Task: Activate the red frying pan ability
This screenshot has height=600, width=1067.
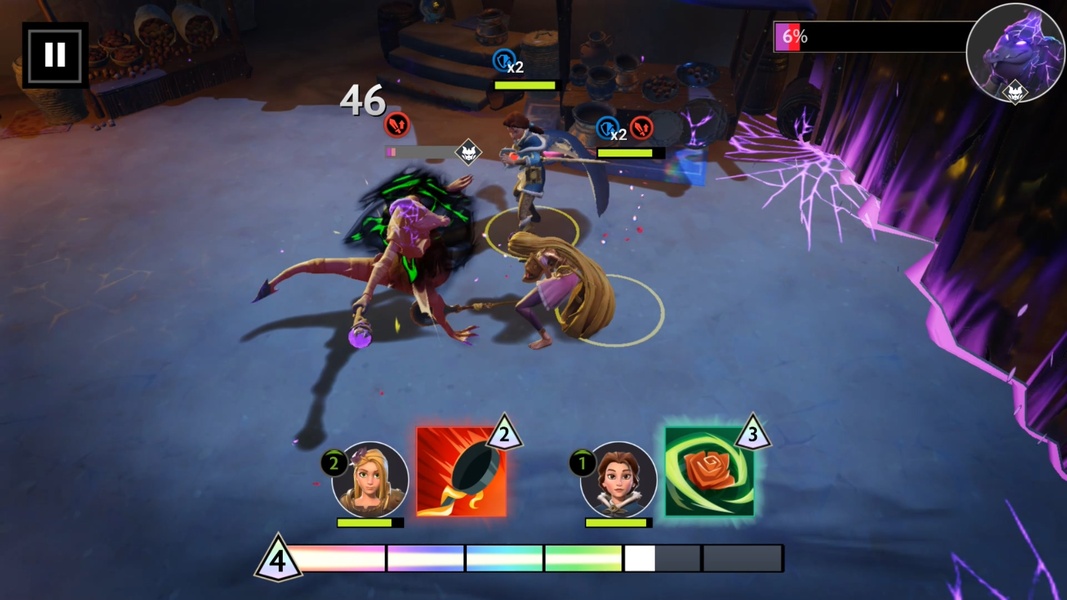Action: point(461,472)
